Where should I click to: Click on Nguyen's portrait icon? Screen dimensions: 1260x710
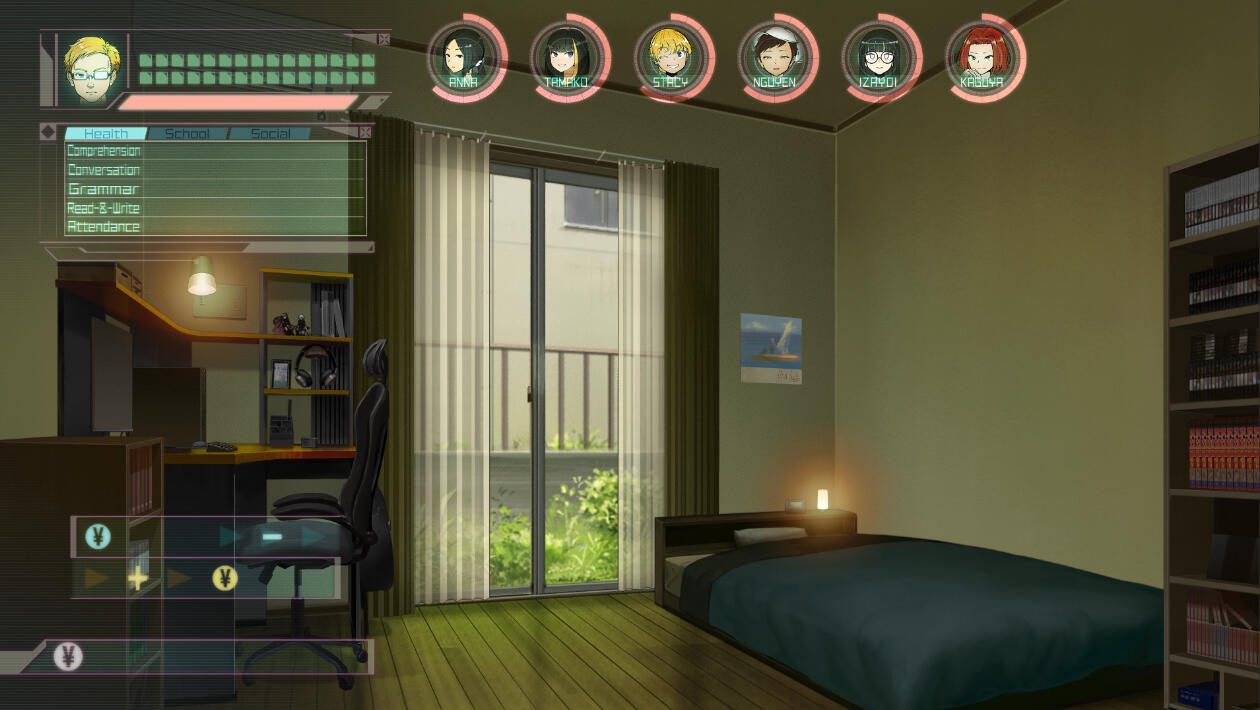[774, 57]
